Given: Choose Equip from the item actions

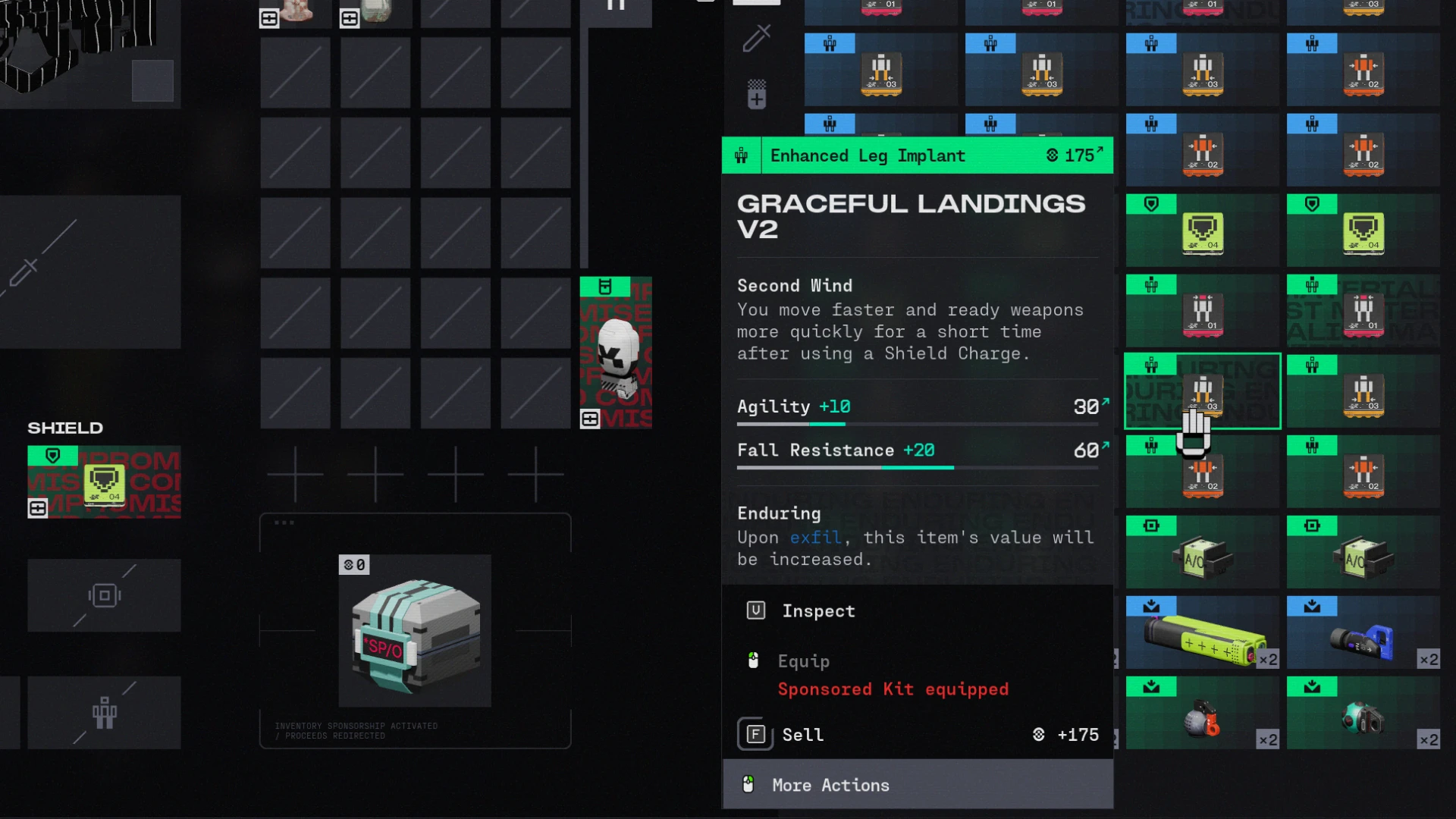Looking at the screenshot, I should (x=803, y=661).
